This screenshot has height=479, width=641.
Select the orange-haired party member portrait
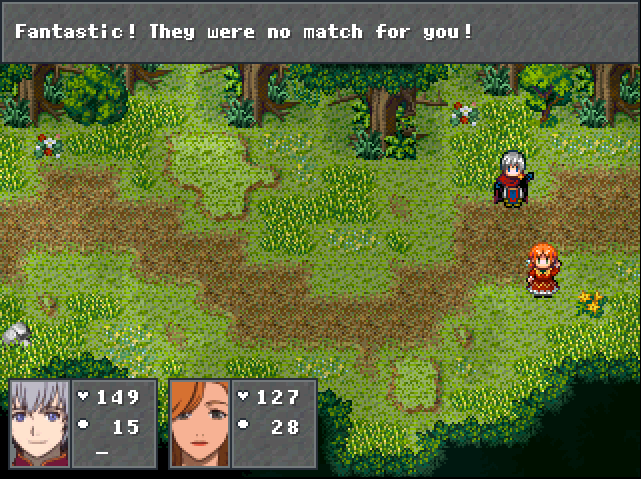[x=199, y=423]
